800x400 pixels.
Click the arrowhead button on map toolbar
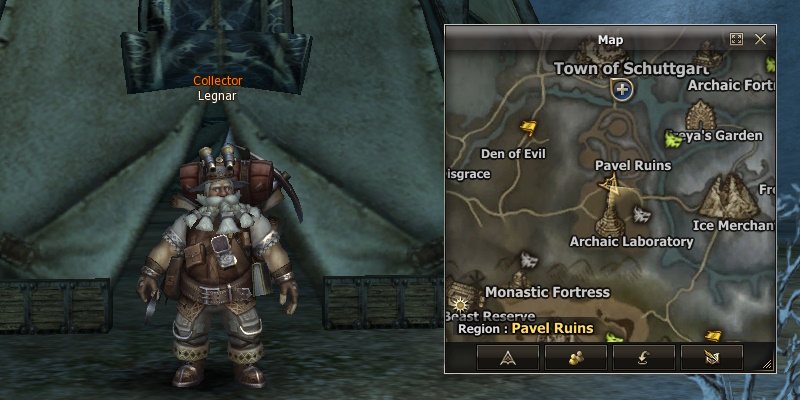coord(508,356)
